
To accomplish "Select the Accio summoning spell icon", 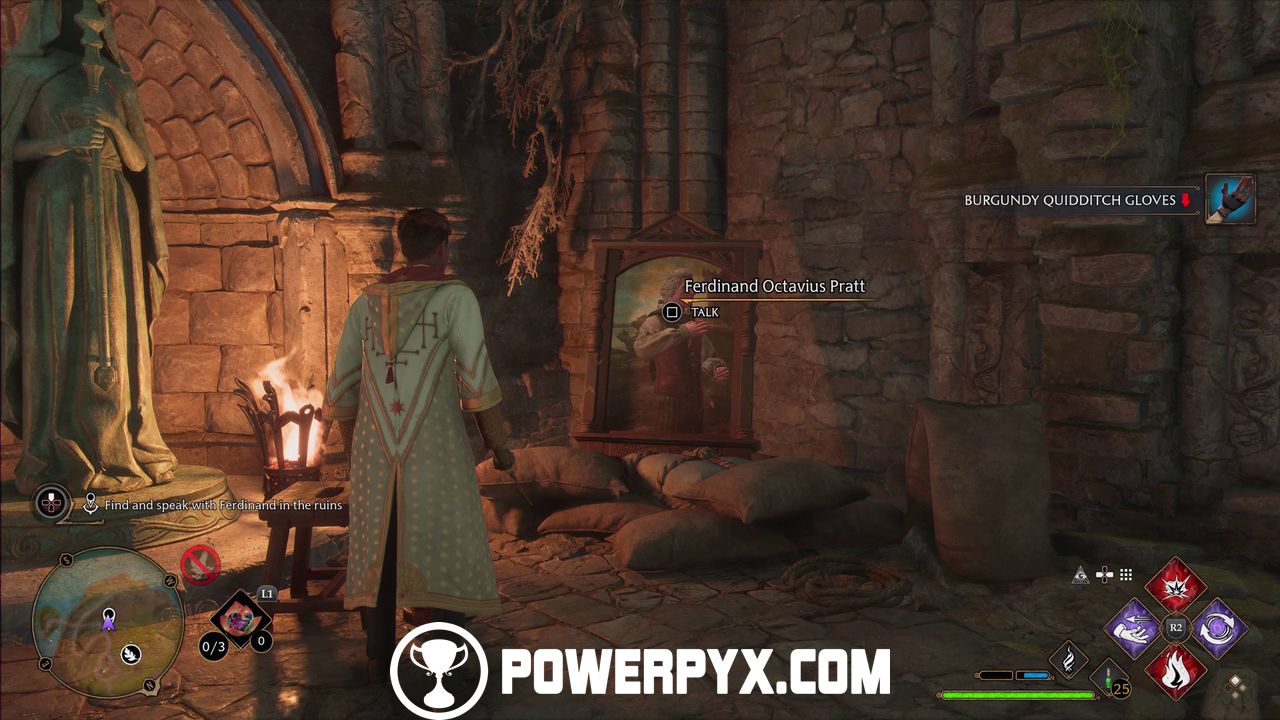I will [x=1131, y=626].
